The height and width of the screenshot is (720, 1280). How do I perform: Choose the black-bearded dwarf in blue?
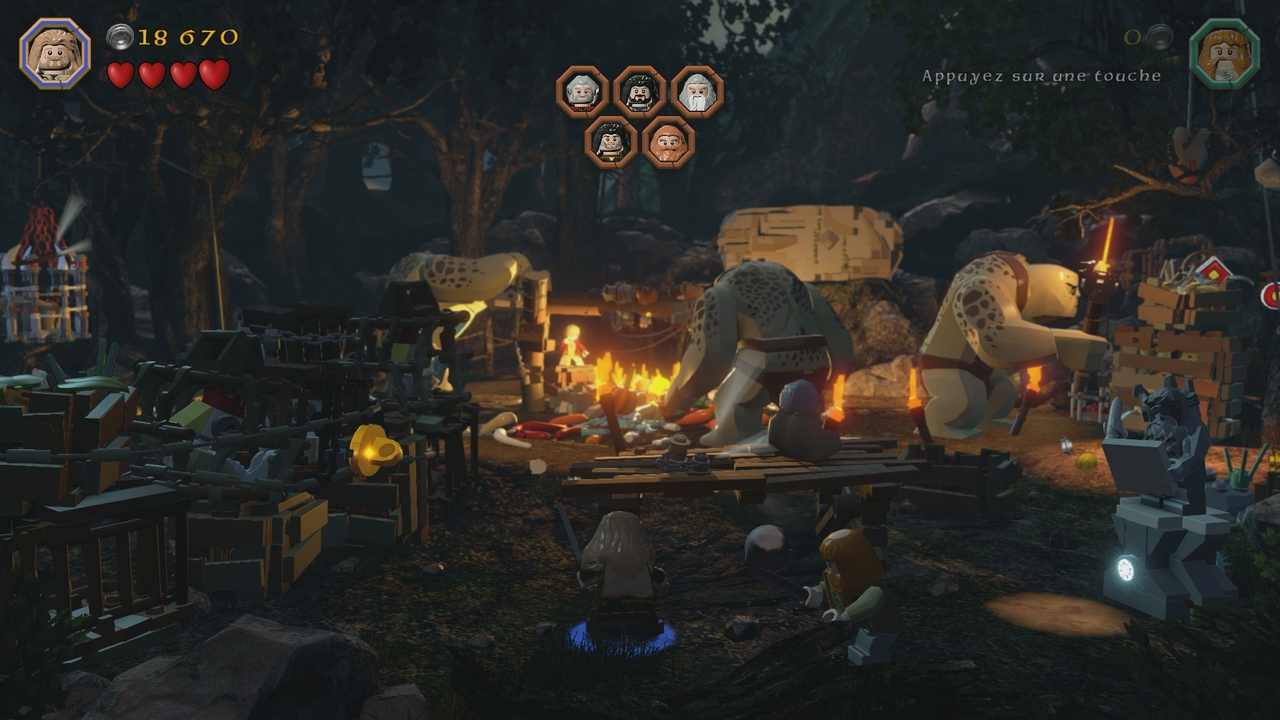640,92
